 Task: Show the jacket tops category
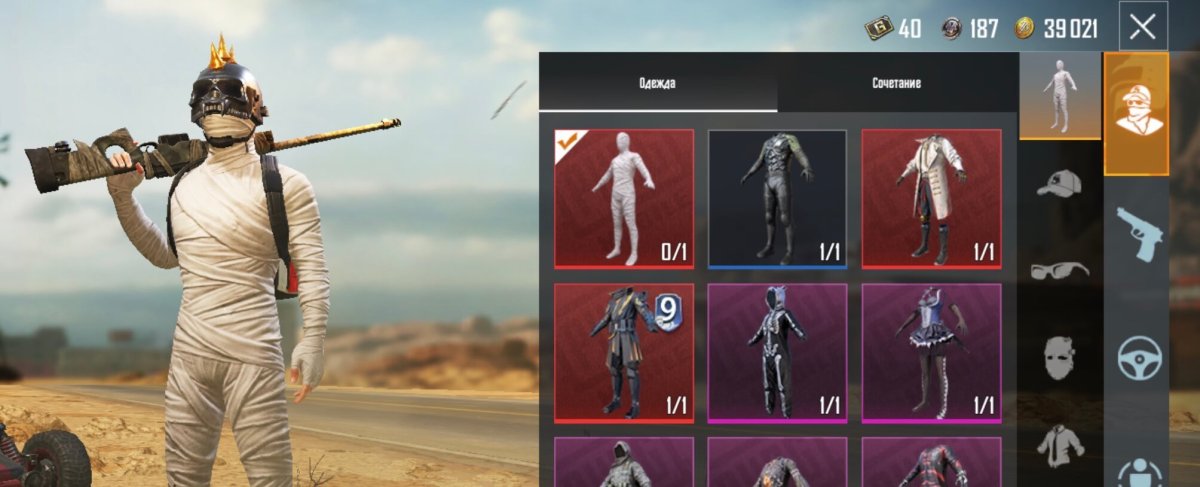point(1059,445)
